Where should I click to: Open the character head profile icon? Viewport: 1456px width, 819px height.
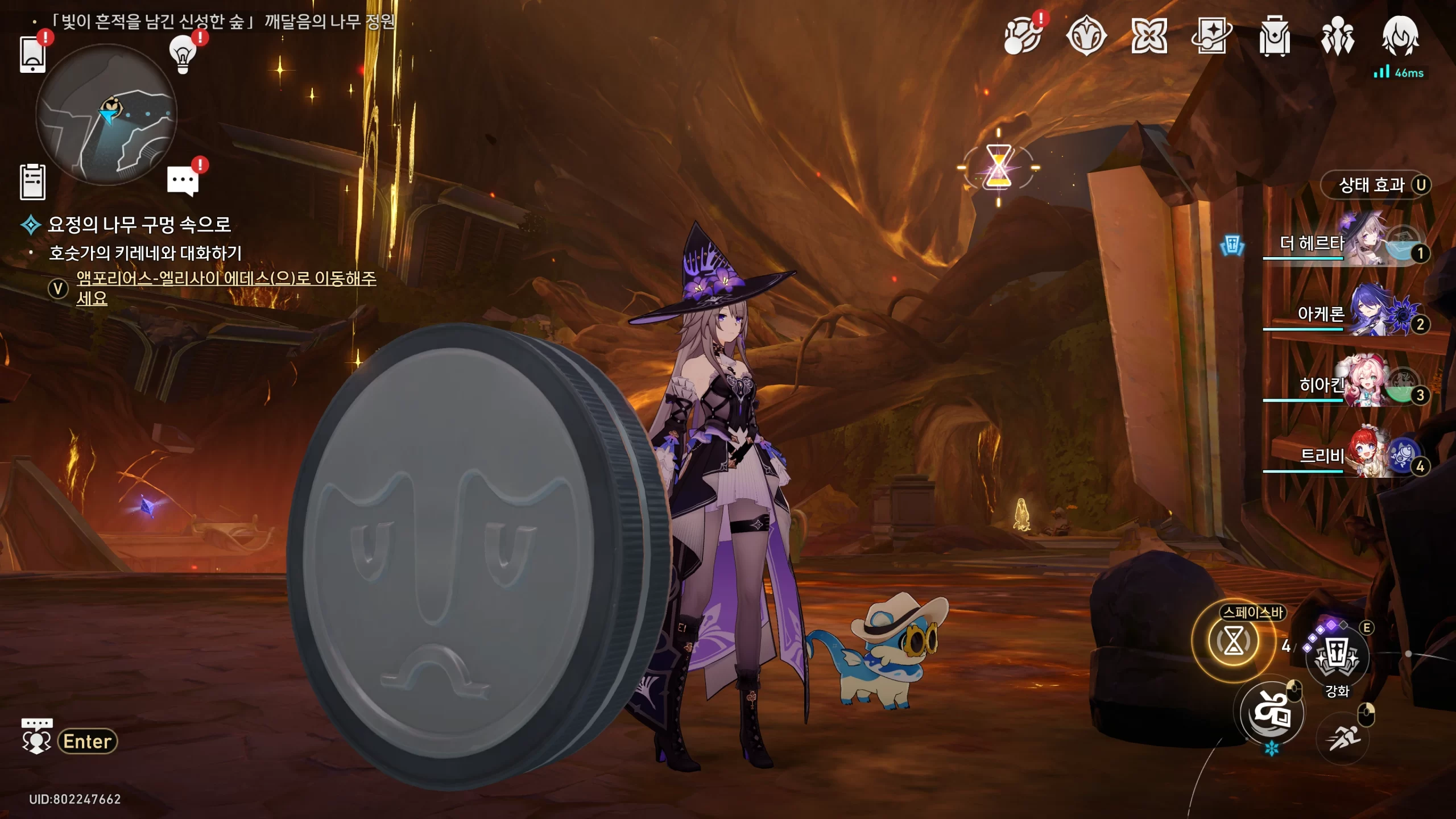pos(1400,36)
